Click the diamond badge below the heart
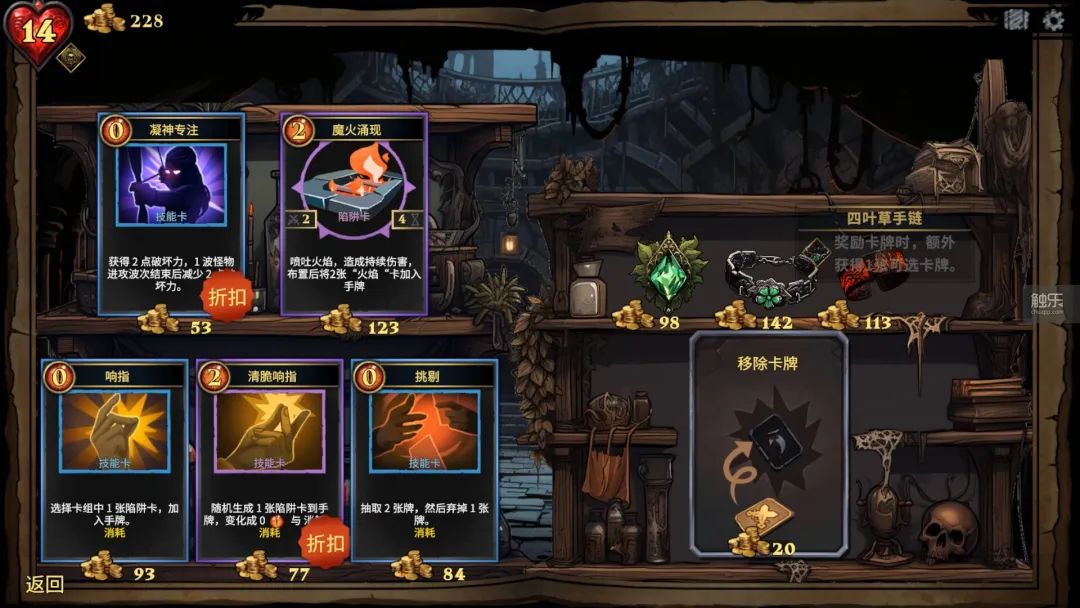The height and width of the screenshot is (608, 1080). click(x=70, y=58)
